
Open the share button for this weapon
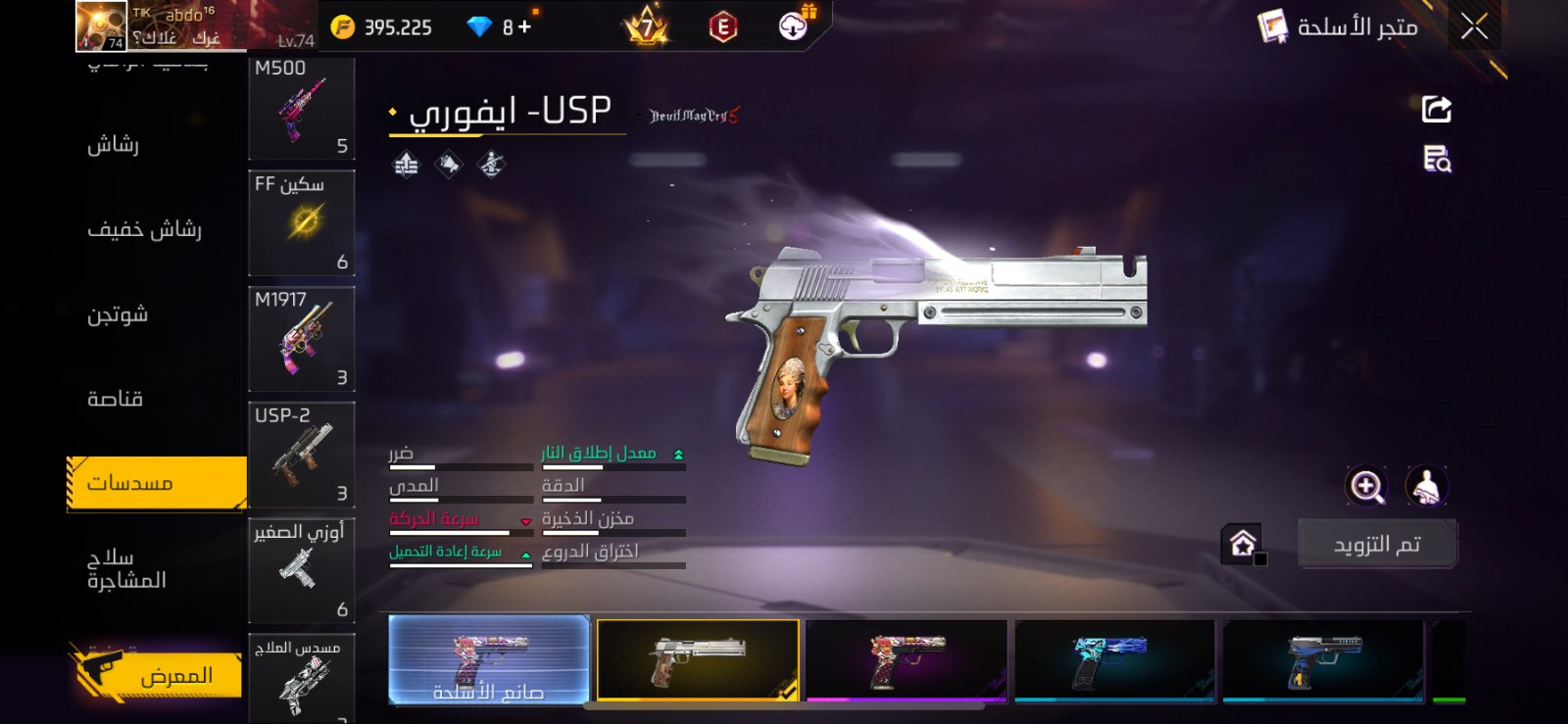[1436, 109]
